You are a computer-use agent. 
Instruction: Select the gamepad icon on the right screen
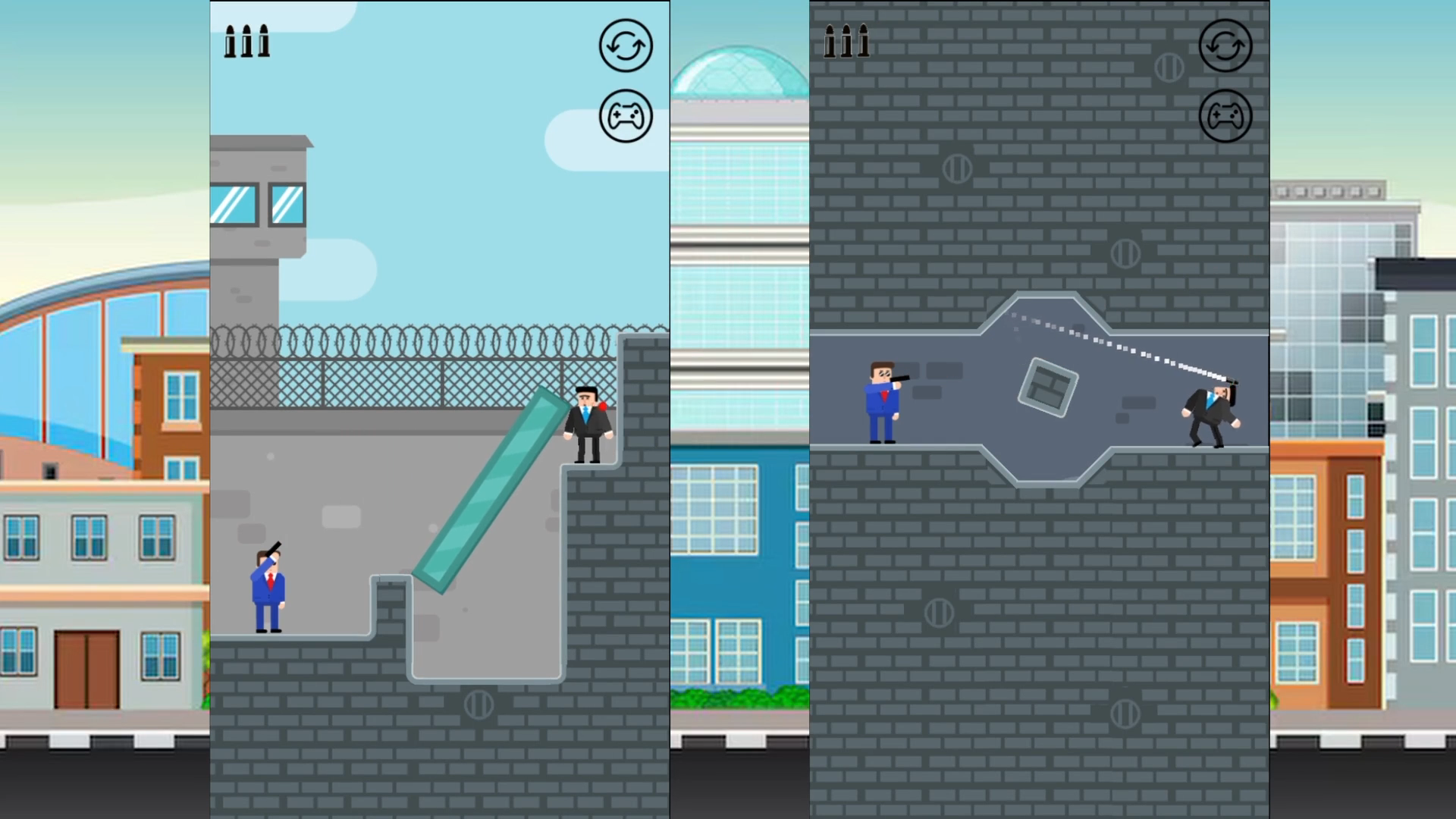[1225, 115]
